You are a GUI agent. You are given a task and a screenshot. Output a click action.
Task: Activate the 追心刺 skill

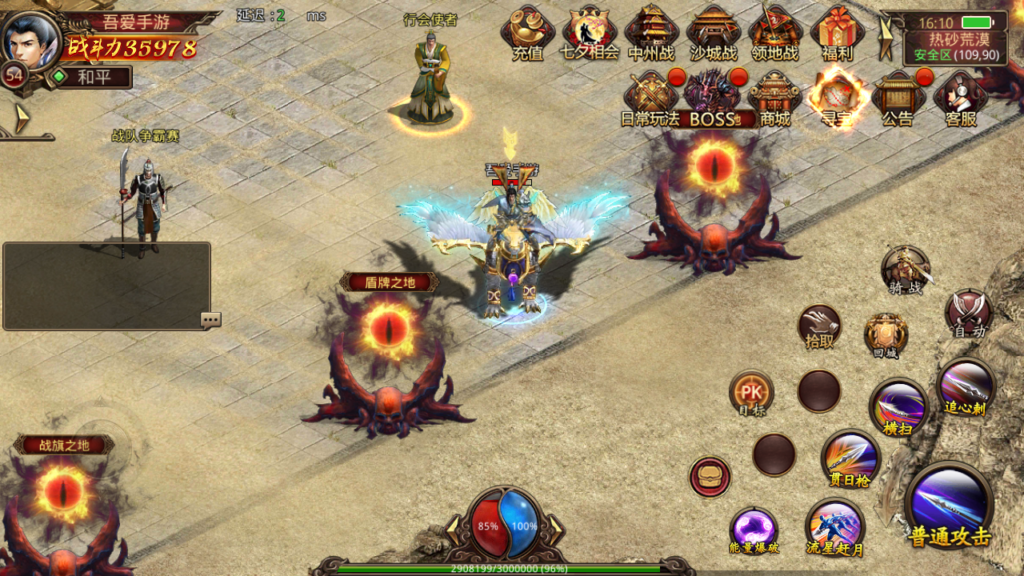(966, 387)
